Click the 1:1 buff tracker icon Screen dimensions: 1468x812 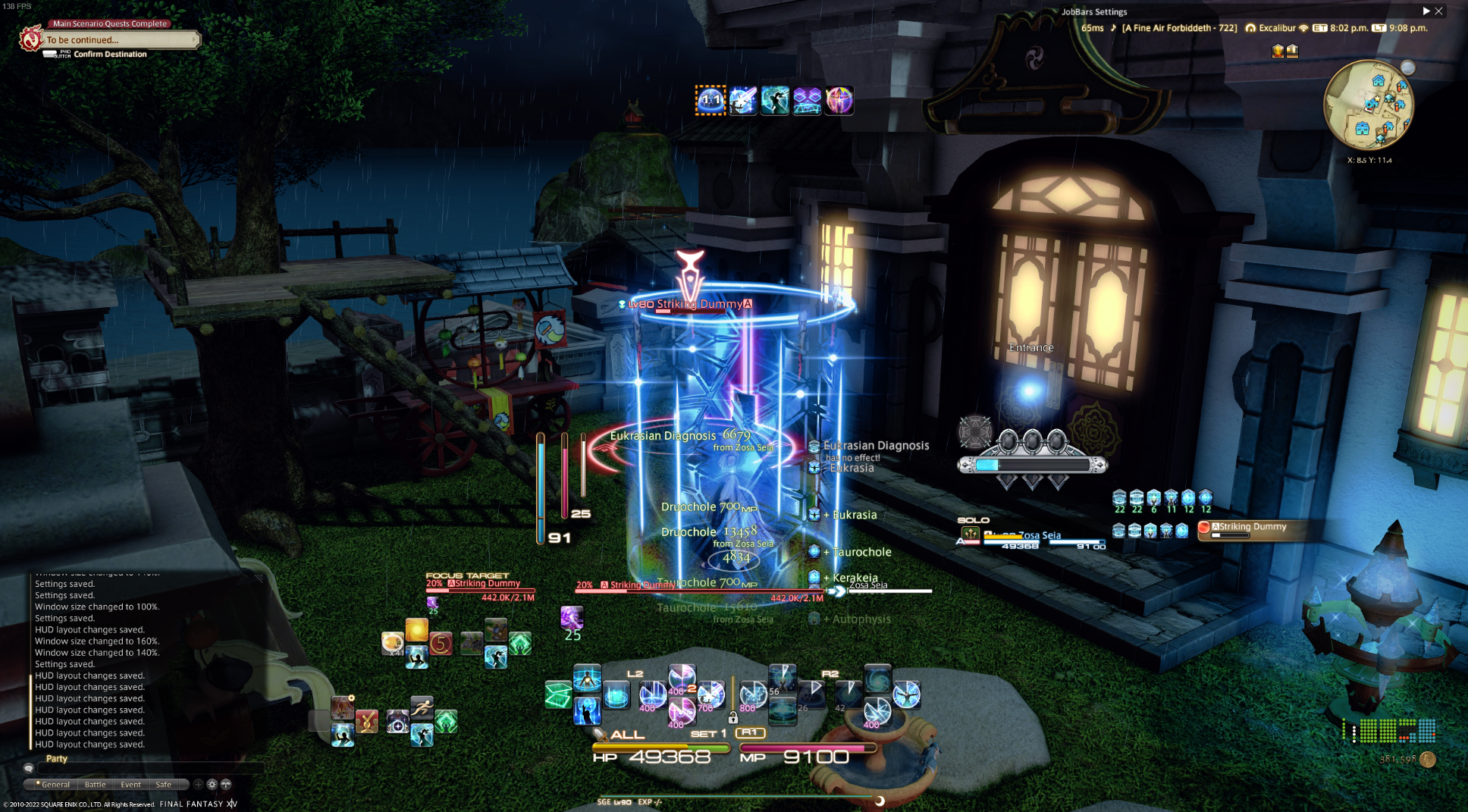tap(710, 100)
